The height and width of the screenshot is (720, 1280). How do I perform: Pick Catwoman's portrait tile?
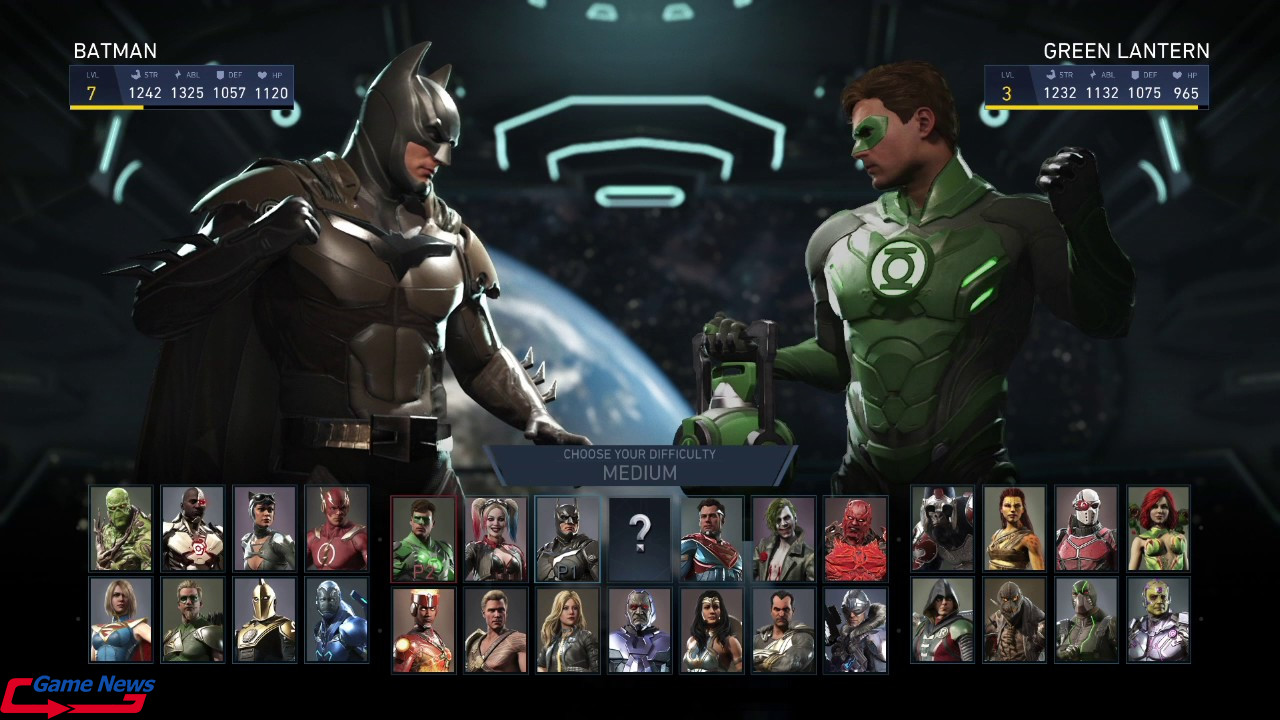(265, 529)
